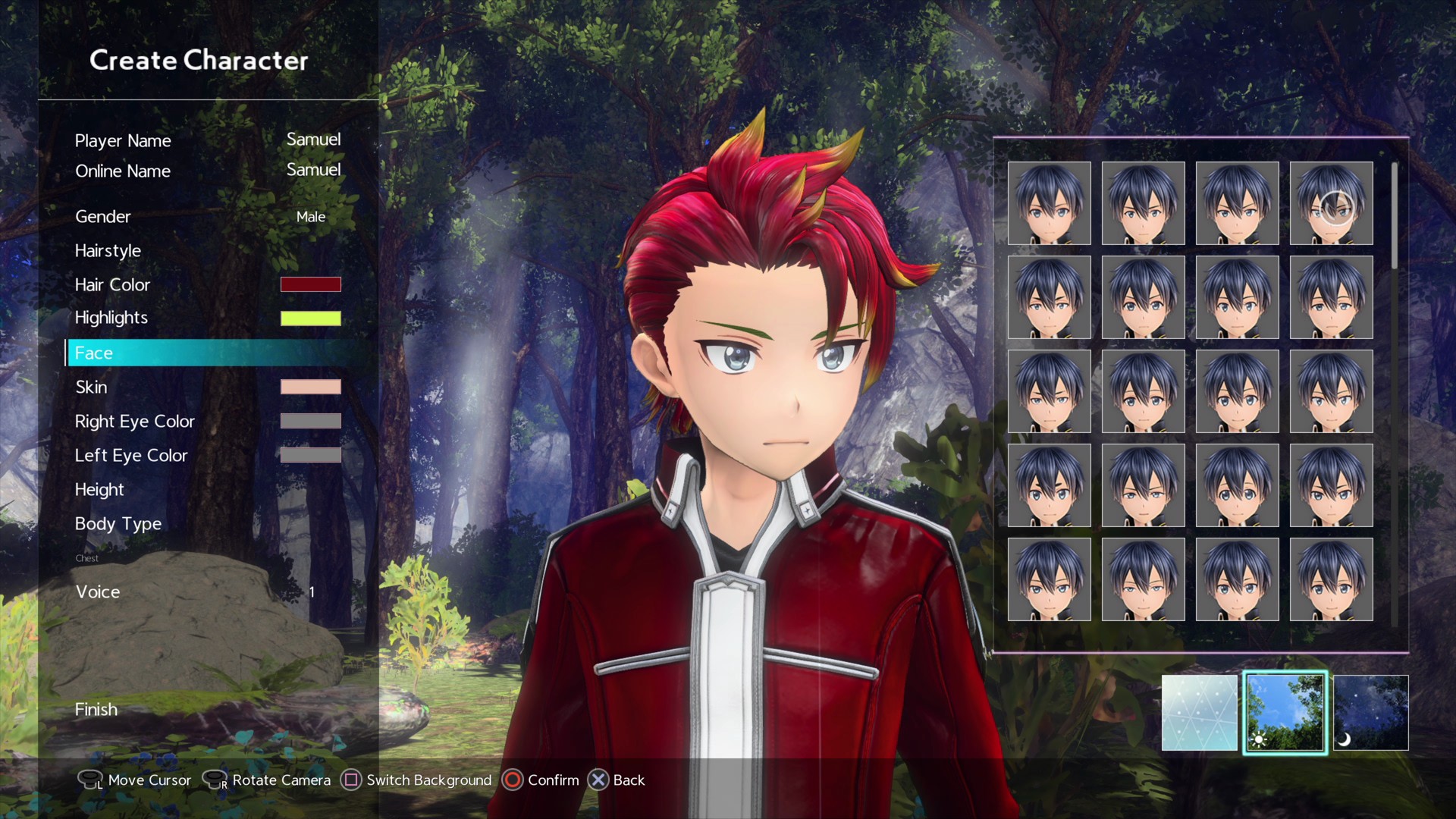Click Finish to complete character creation

(x=96, y=709)
